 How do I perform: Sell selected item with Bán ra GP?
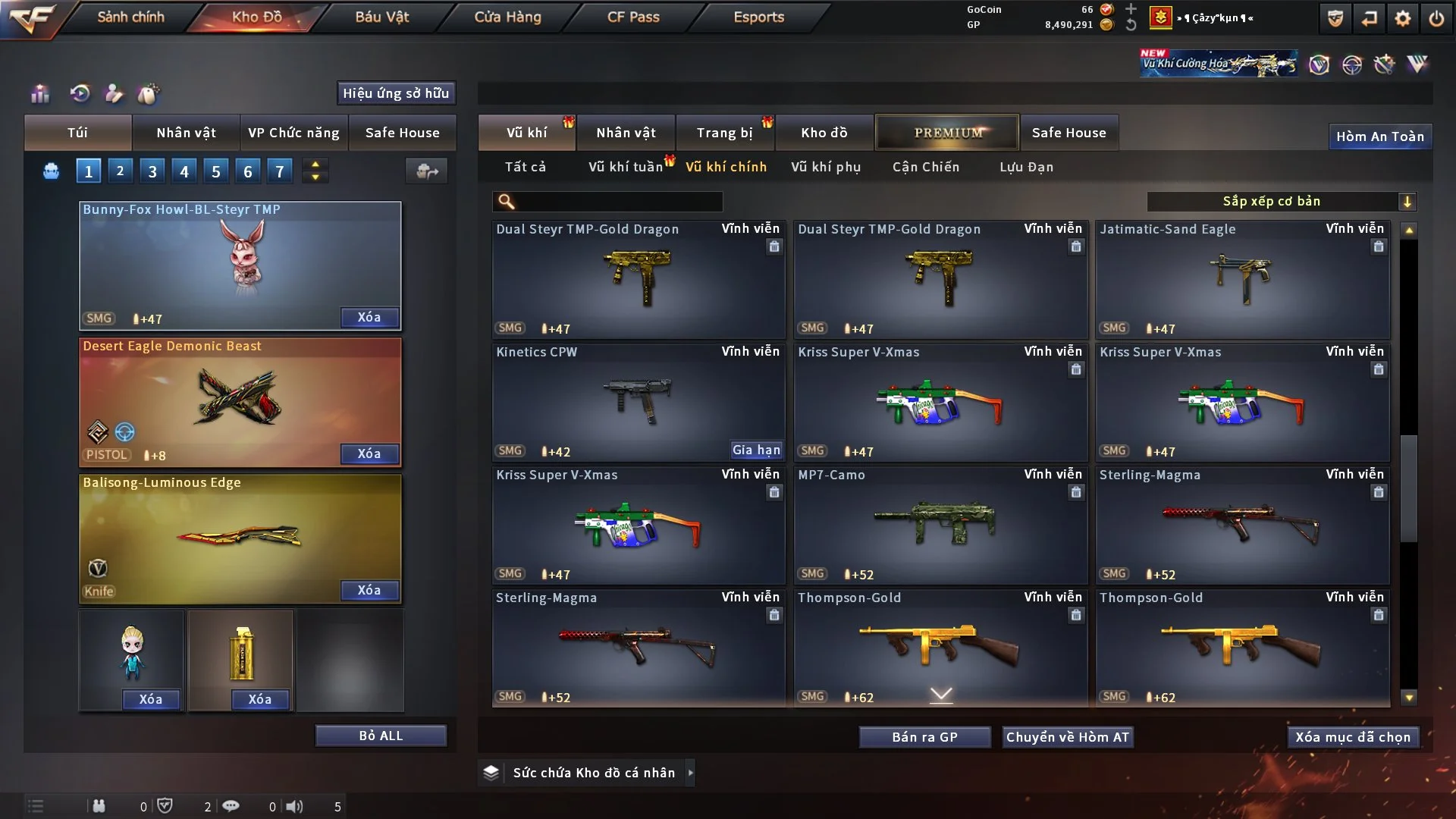tap(924, 737)
